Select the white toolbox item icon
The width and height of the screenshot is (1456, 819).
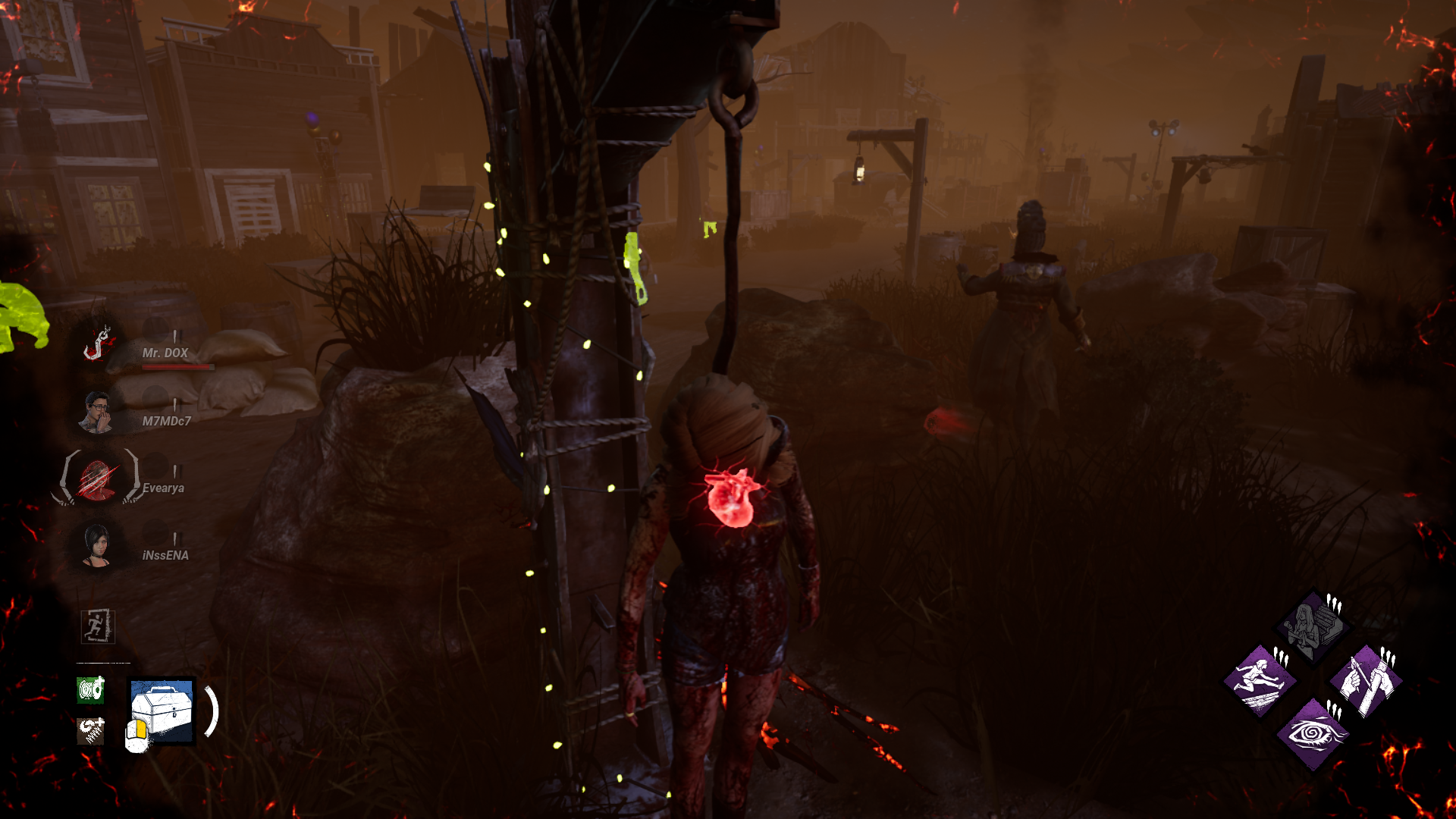[161, 711]
